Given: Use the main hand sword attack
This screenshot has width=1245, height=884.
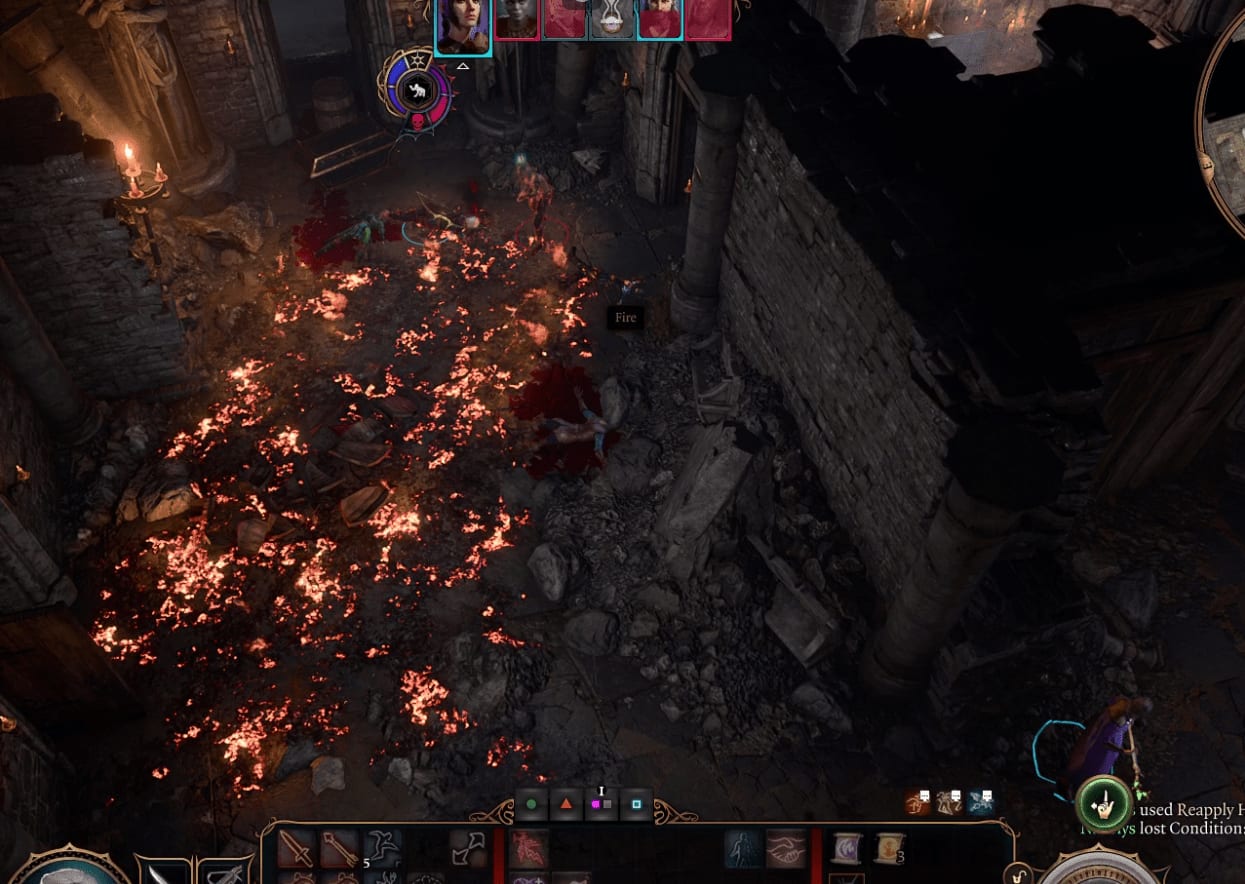Looking at the screenshot, I should pos(297,849).
